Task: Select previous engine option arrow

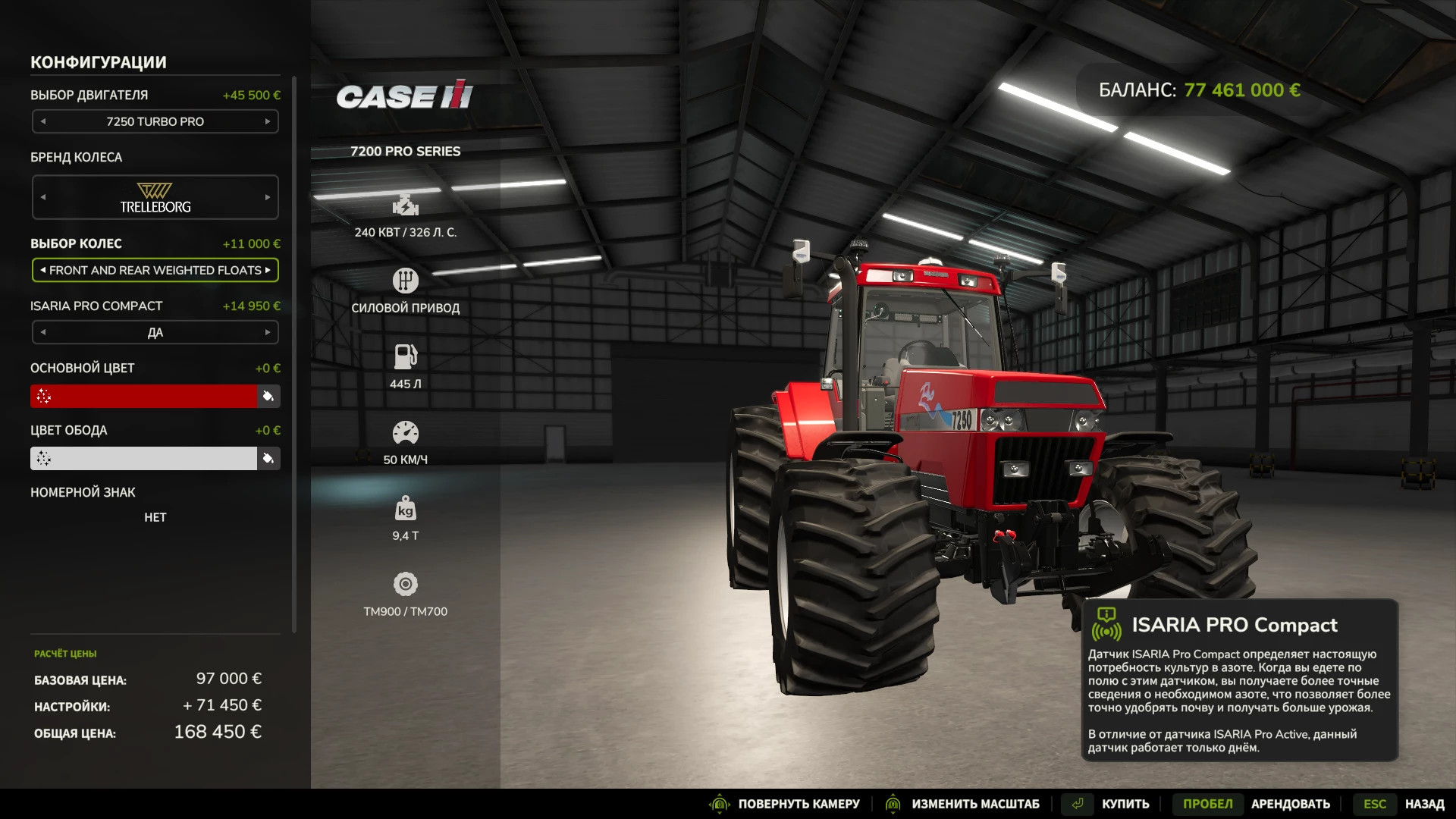Action: 43,121
